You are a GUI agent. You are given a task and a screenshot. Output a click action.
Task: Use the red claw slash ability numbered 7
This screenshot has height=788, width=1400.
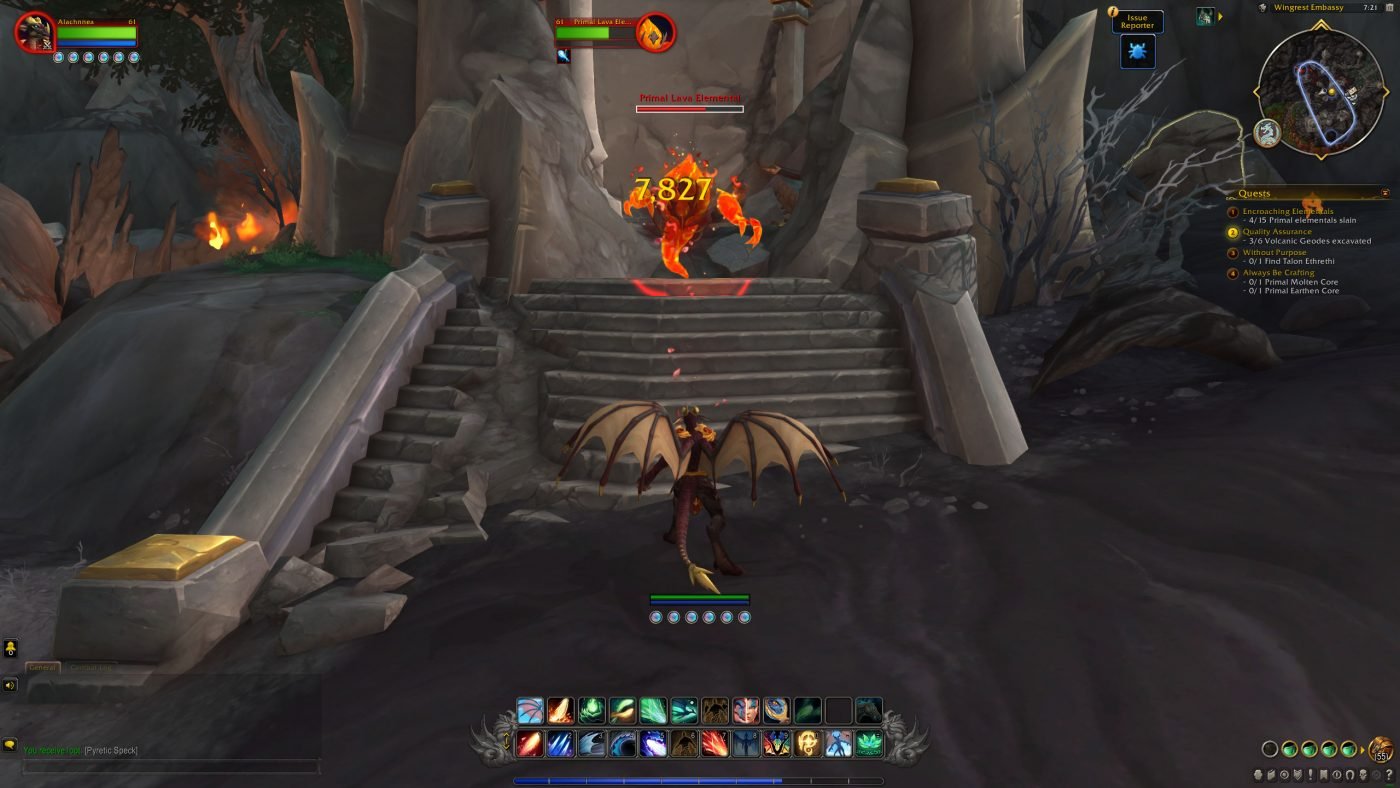[715, 744]
